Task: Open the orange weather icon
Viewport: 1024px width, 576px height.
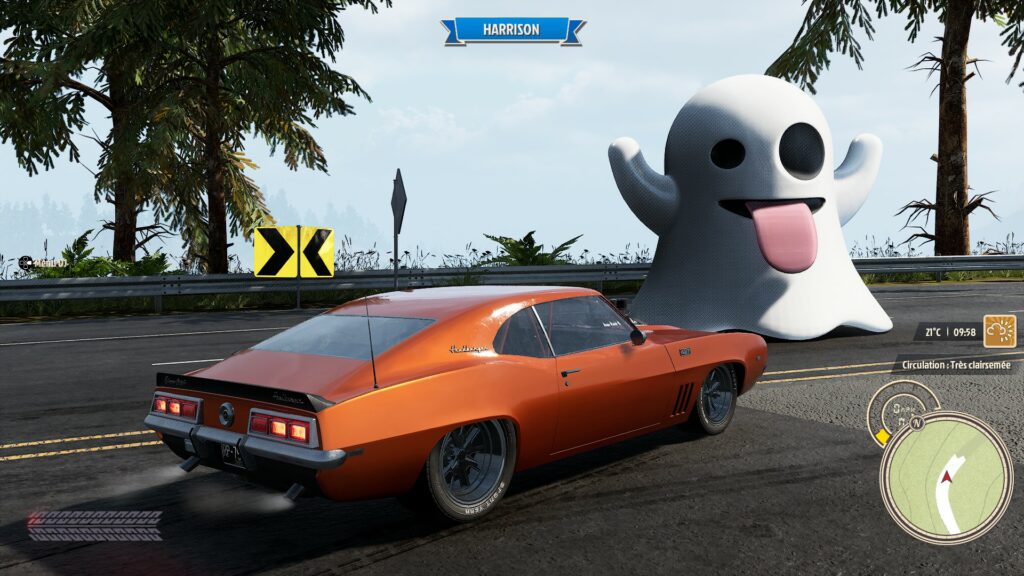Action: tap(999, 331)
